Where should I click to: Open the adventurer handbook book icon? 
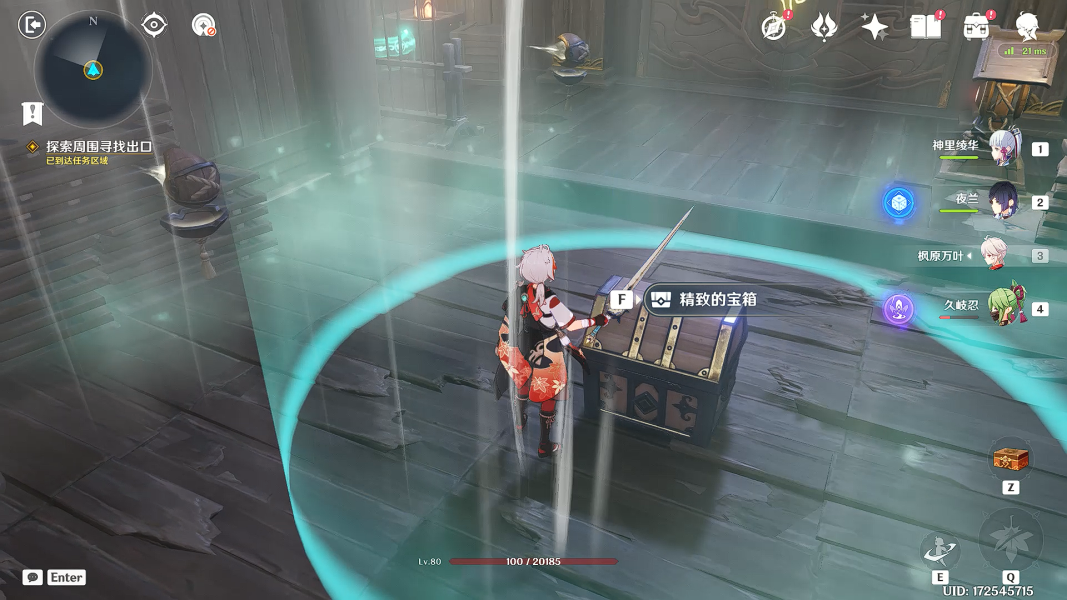point(925,26)
